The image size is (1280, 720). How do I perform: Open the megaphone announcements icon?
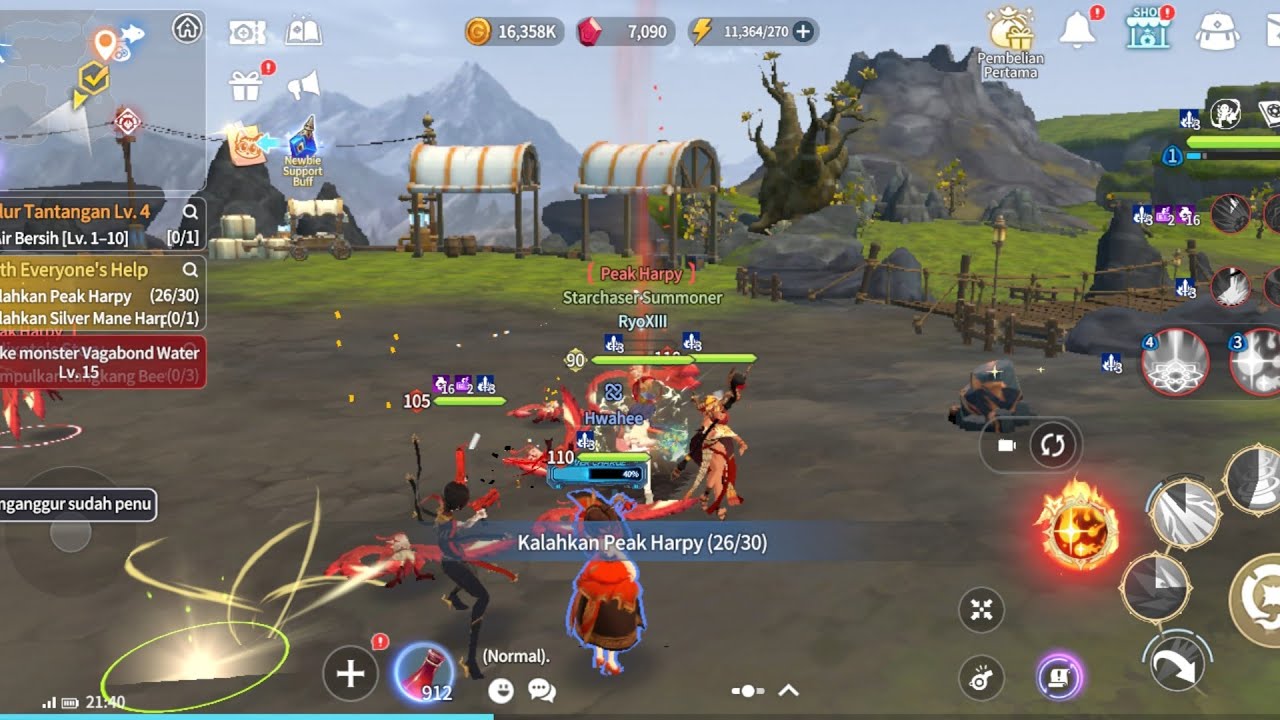click(x=302, y=86)
